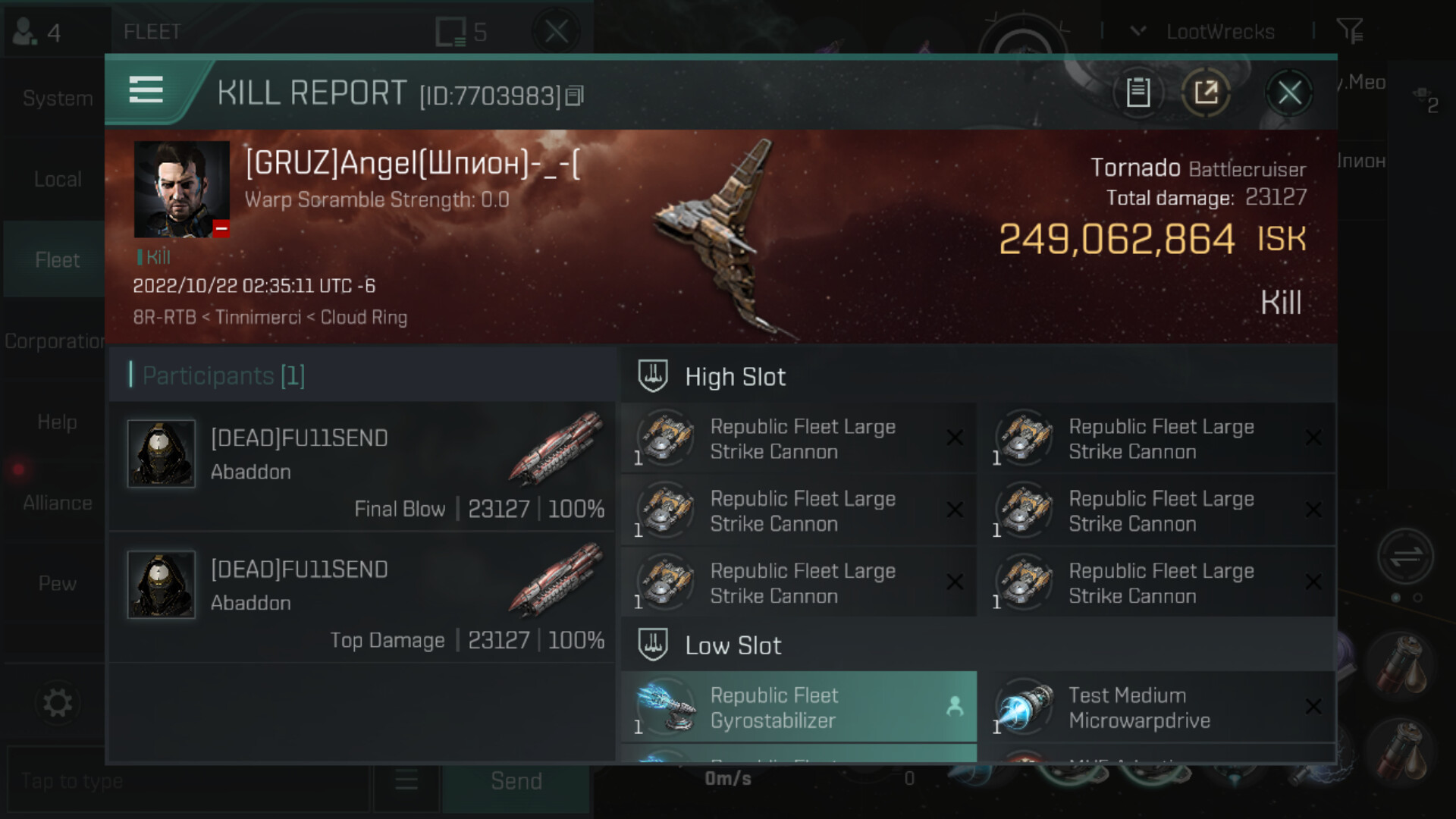
Task: Select the Final Blow participant row
Action: tap(362, 466)
